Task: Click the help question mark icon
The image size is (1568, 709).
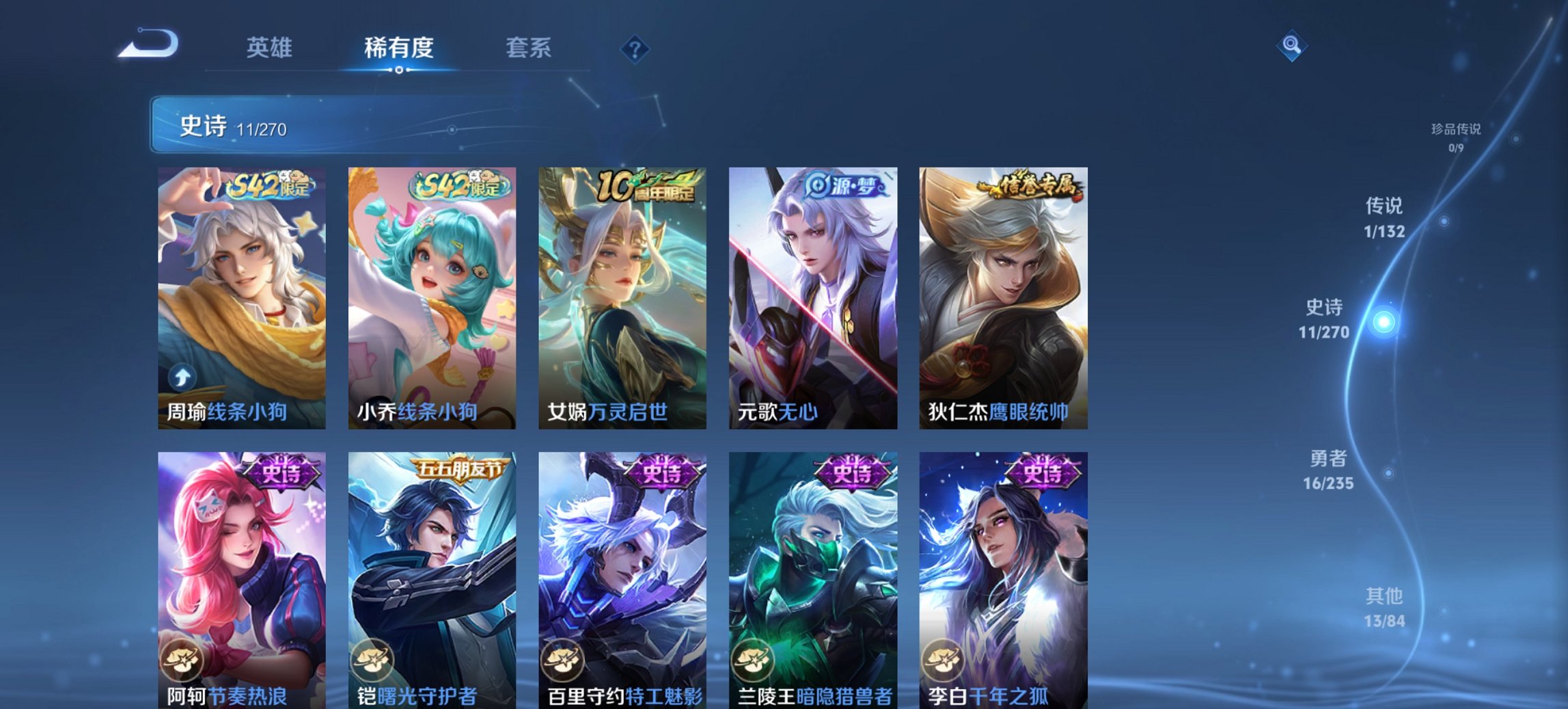Action: 635,48
